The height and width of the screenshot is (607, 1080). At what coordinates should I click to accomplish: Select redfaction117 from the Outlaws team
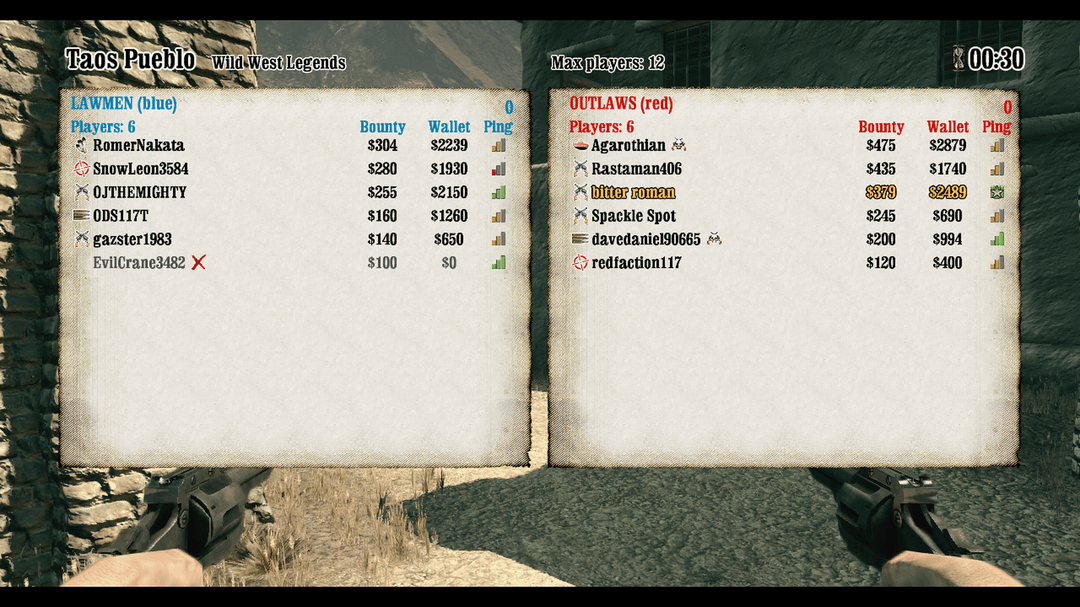tap(636, 263)
